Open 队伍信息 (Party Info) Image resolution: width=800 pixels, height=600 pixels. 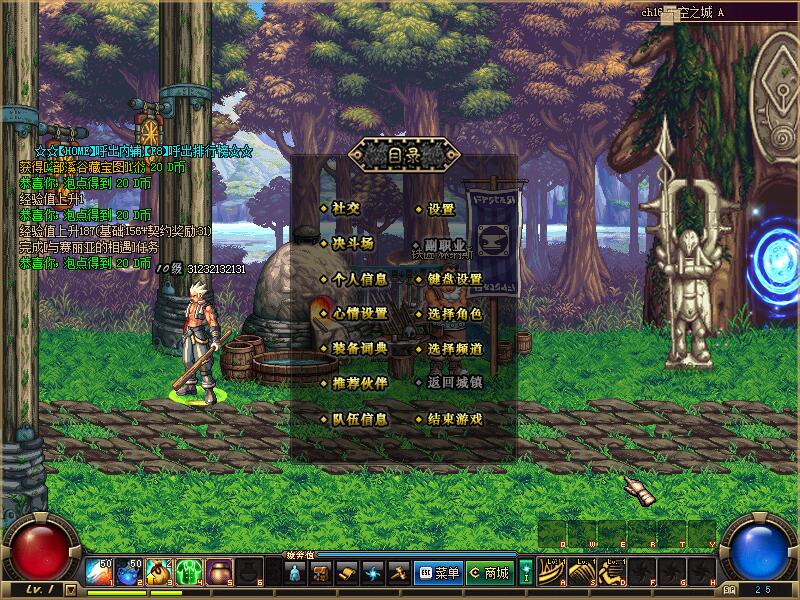point(359,419)
